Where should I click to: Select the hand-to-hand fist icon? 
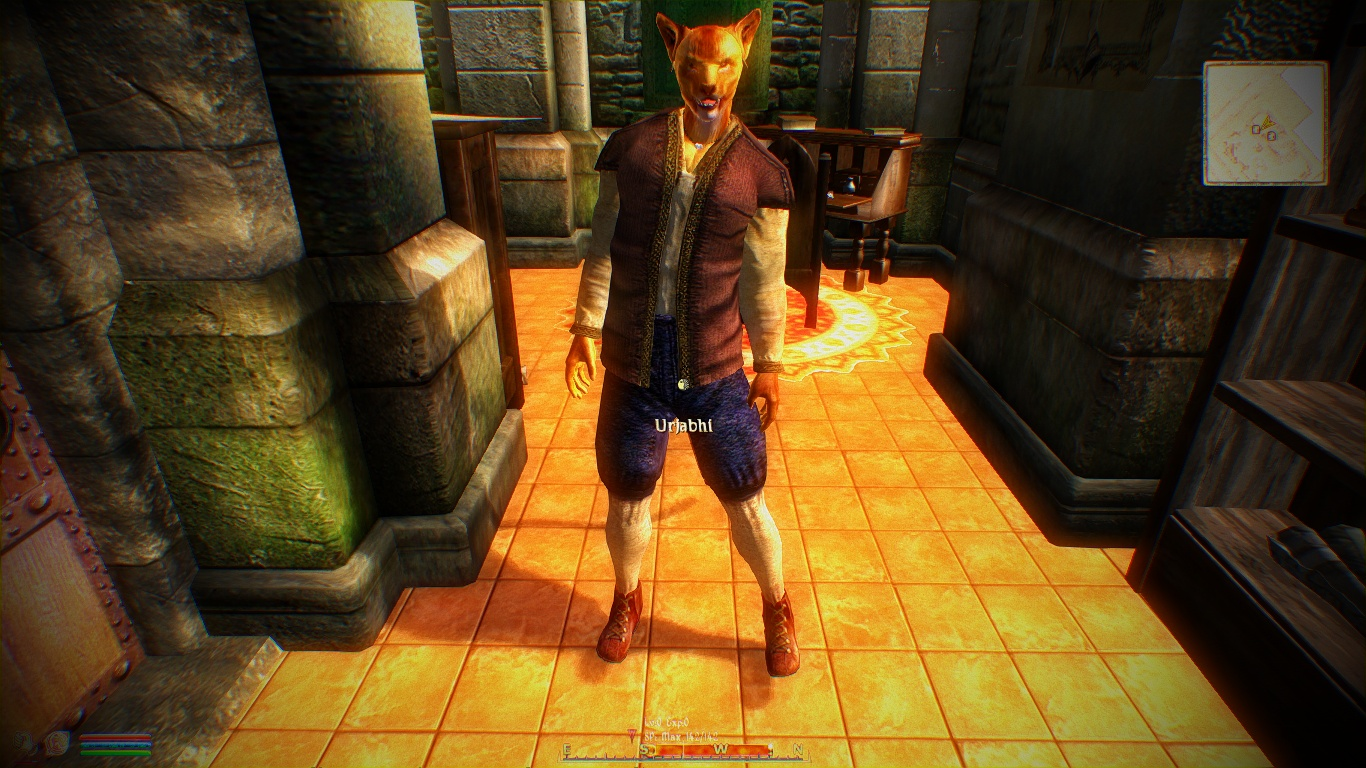click(x=24, y=742)
